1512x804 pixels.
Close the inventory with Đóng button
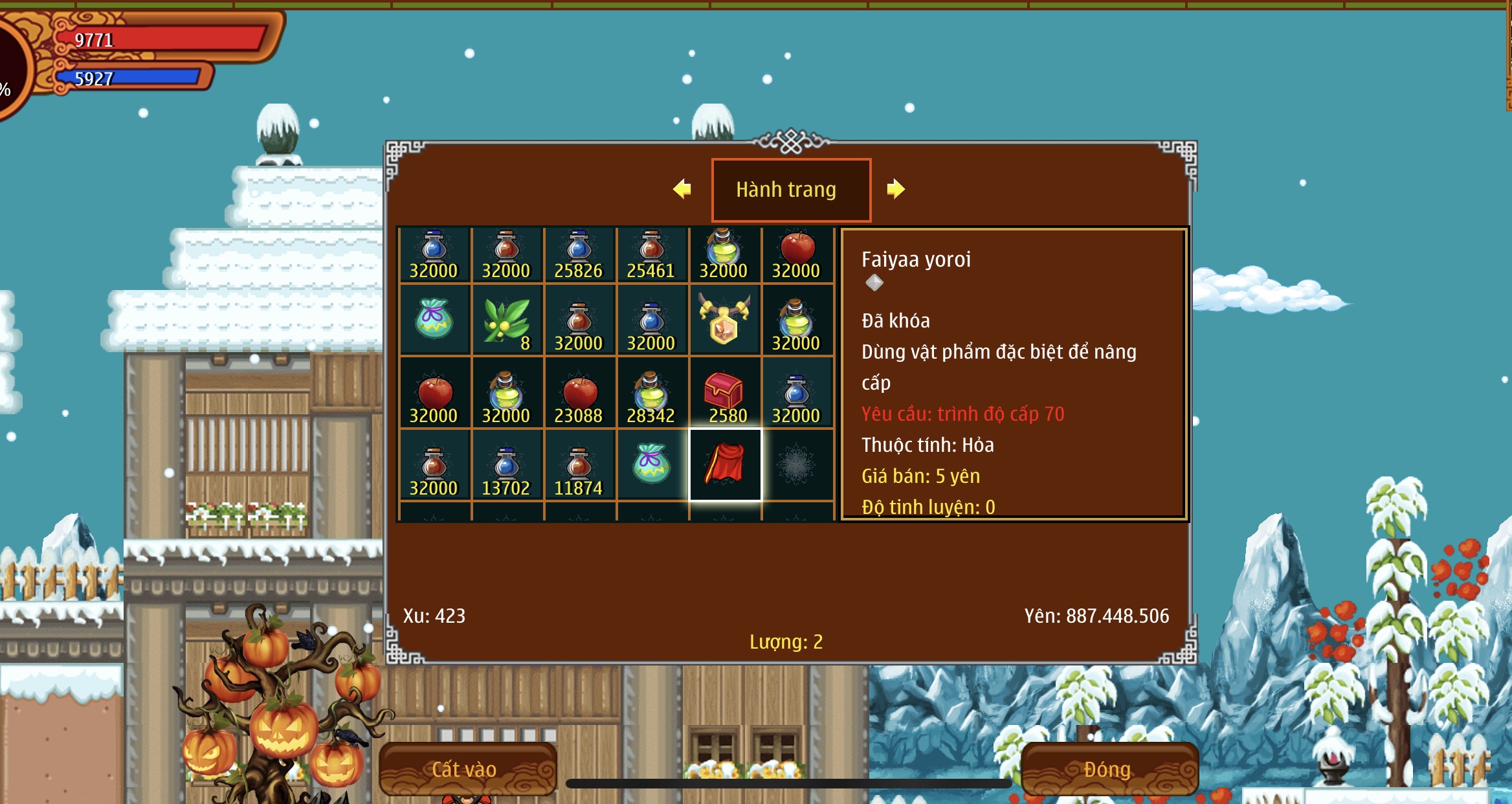1109,768
